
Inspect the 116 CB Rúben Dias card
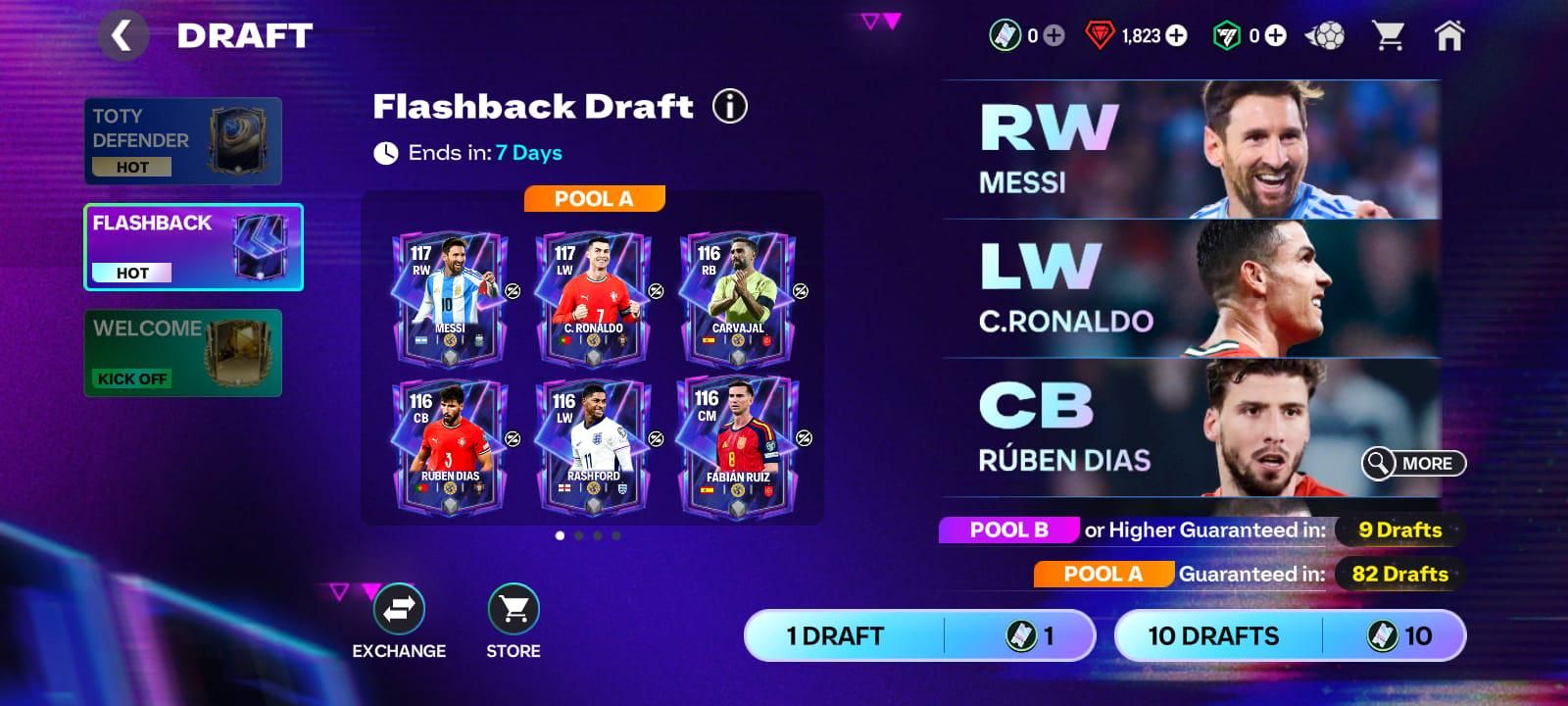(449, 446)
